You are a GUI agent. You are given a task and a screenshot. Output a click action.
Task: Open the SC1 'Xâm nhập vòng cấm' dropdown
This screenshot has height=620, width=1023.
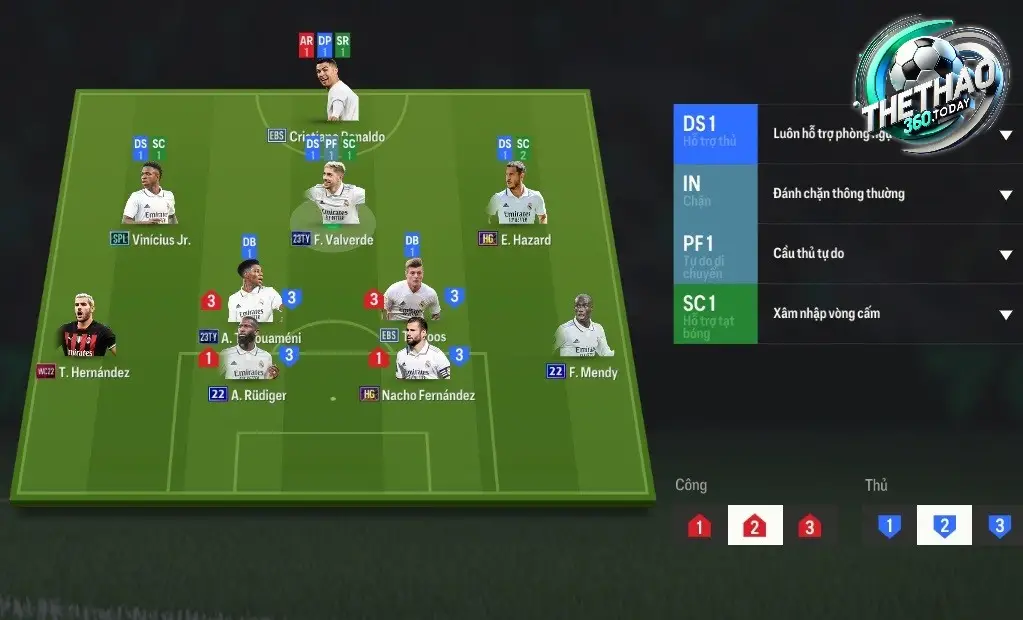point(1005,314)
